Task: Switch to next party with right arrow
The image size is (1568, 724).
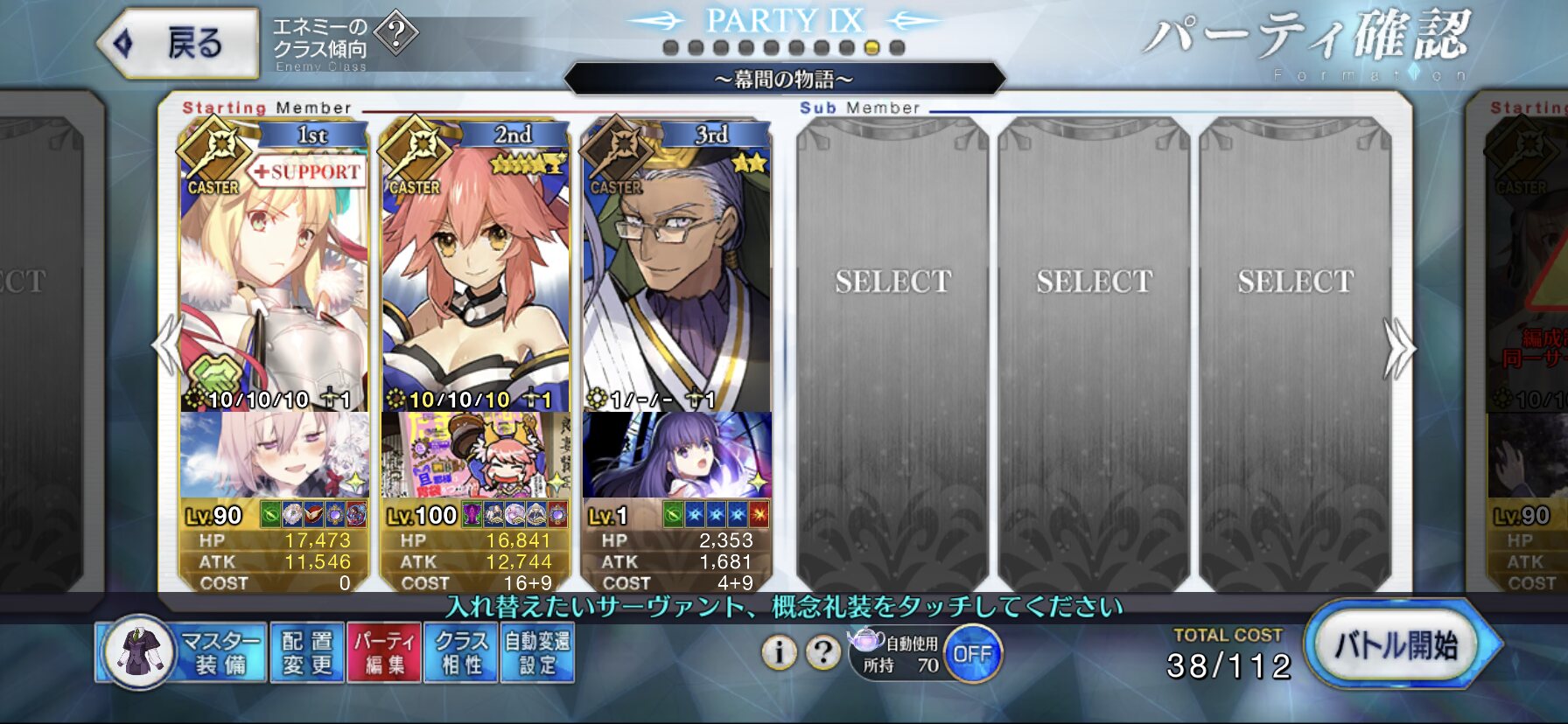Action: pyautogui.click(x=1397, y=348)
